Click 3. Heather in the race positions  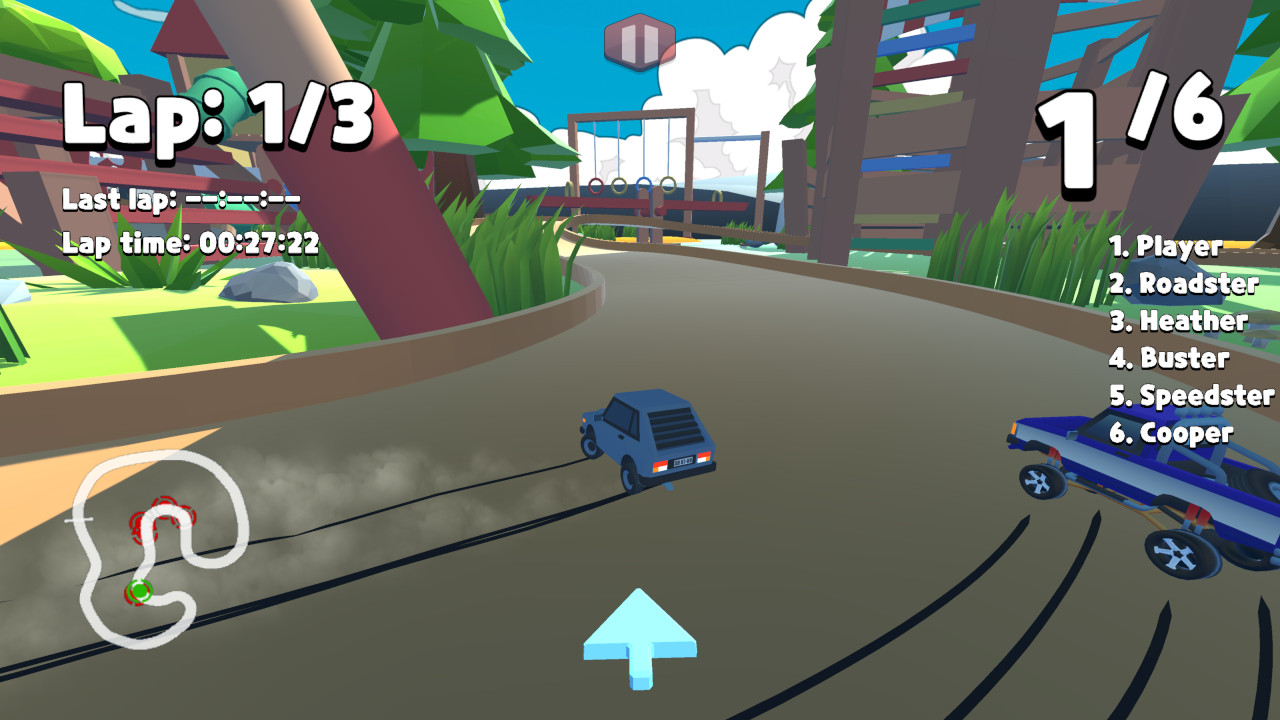[1180, 322]
